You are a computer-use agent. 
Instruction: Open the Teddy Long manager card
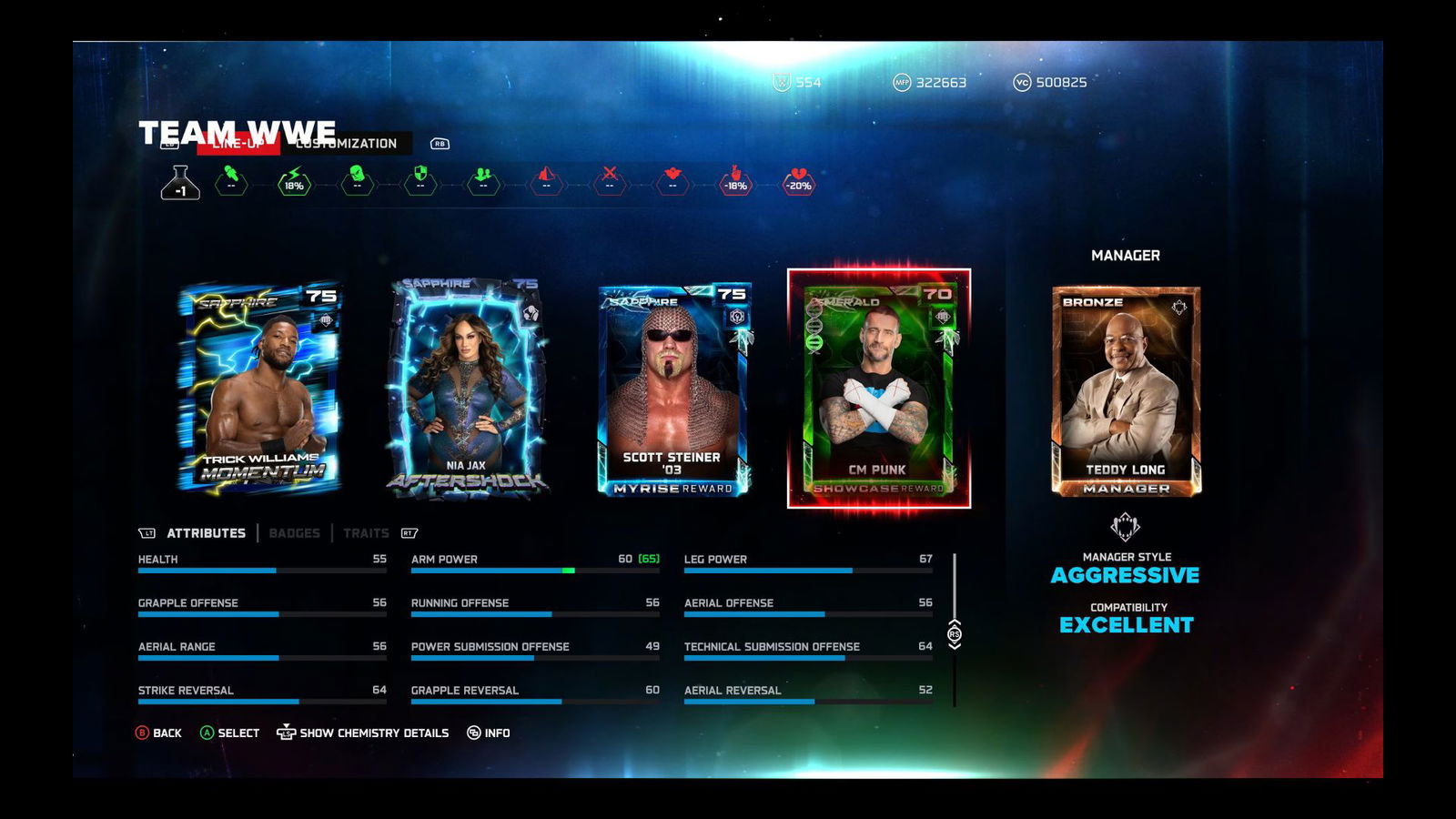[1126, 391]
